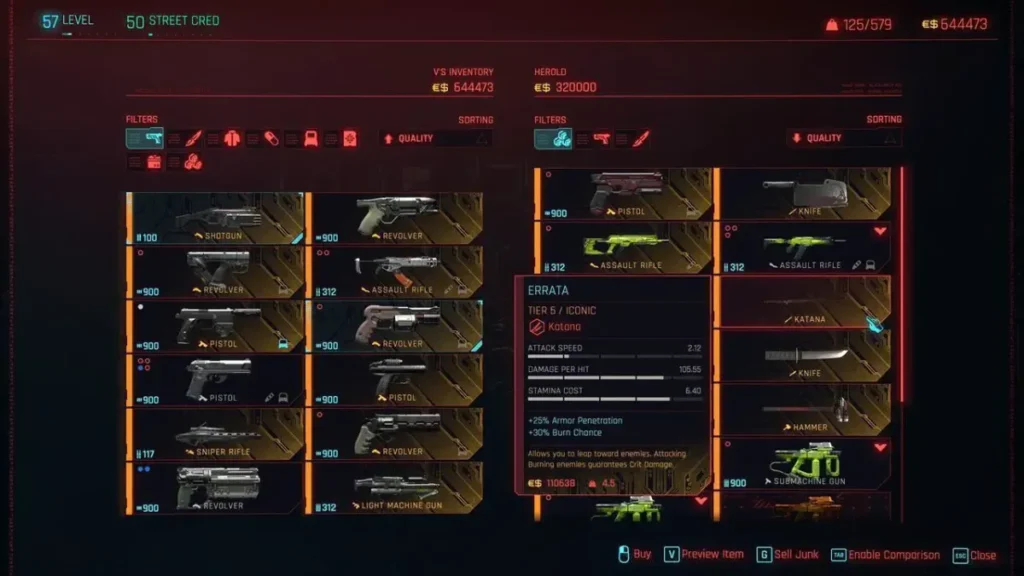The width and height of the screenshot is (1024, 576).
Task: Open Herold's Quality sorting dropdown
Action: pyautogui.click(x=844, y=138)
